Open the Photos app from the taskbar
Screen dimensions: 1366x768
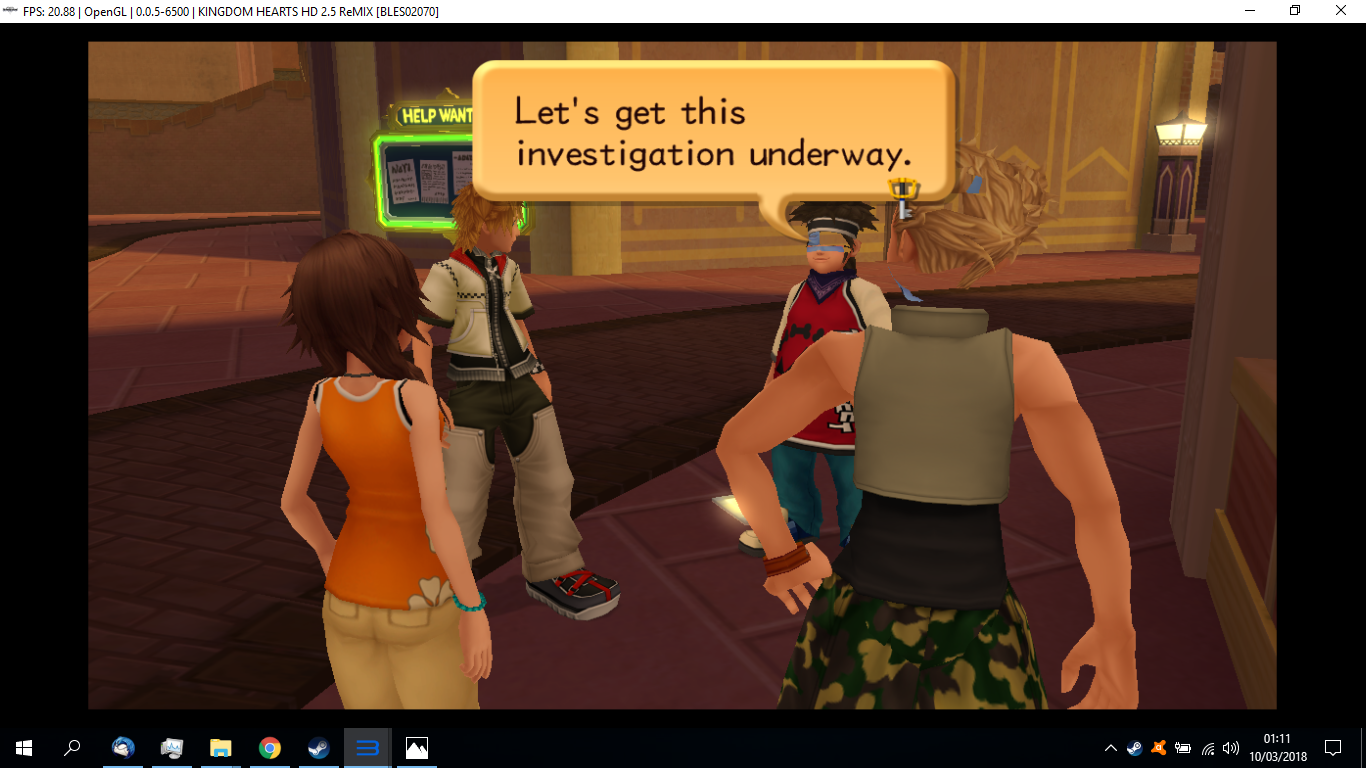(x=415, y=748)
